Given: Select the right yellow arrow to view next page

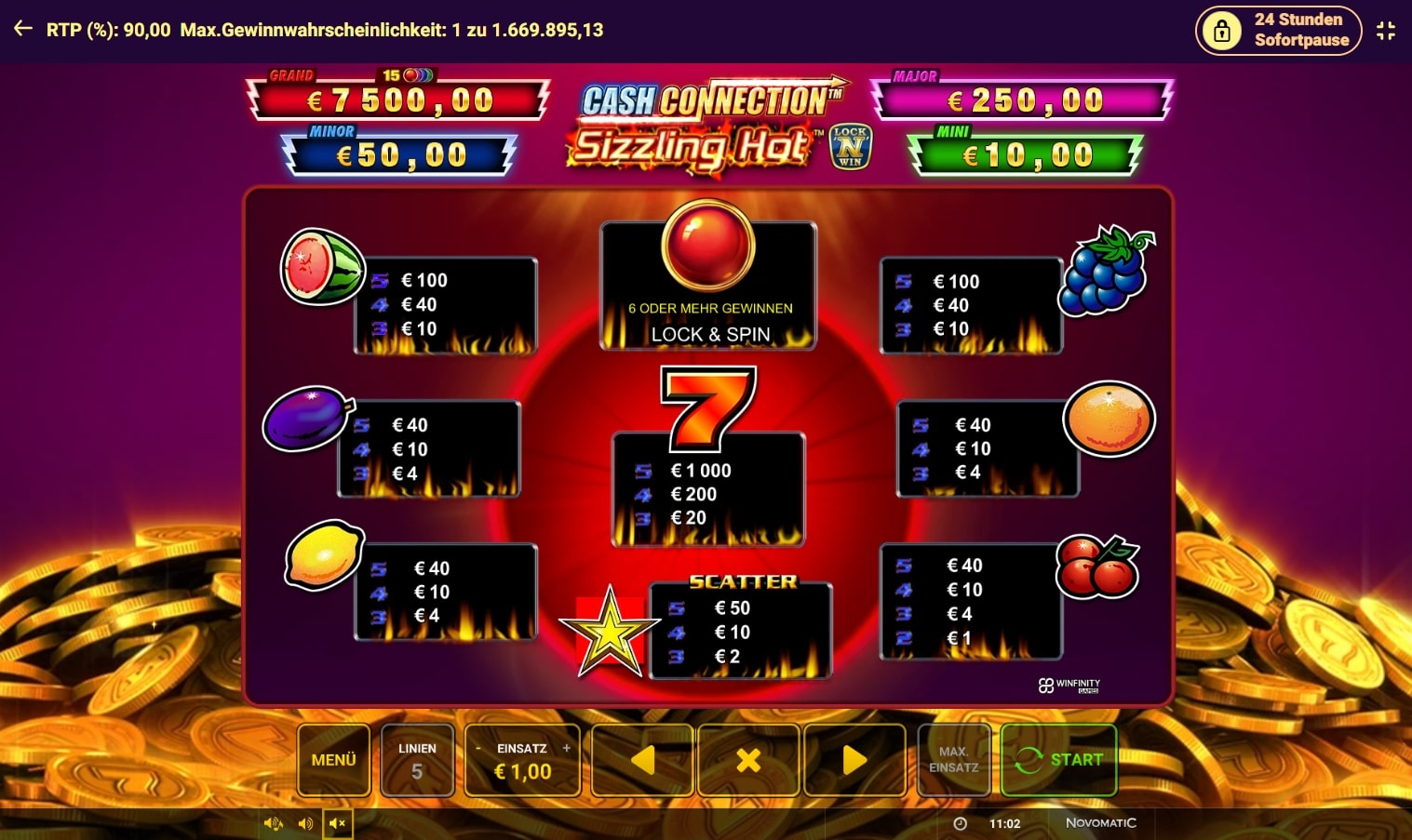Looking at the screenshot, I should coord(854,759).
